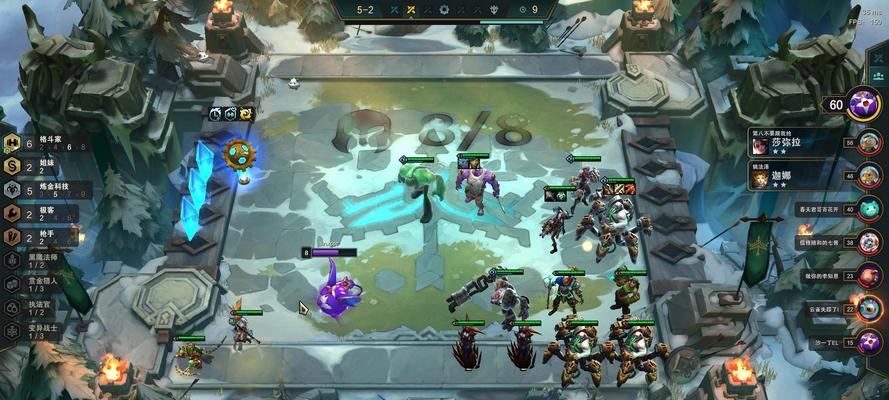Show the 变异战士 trait info
Image resolution: width=889 pixels, height=400 pixels.
(x=42, y=331)
